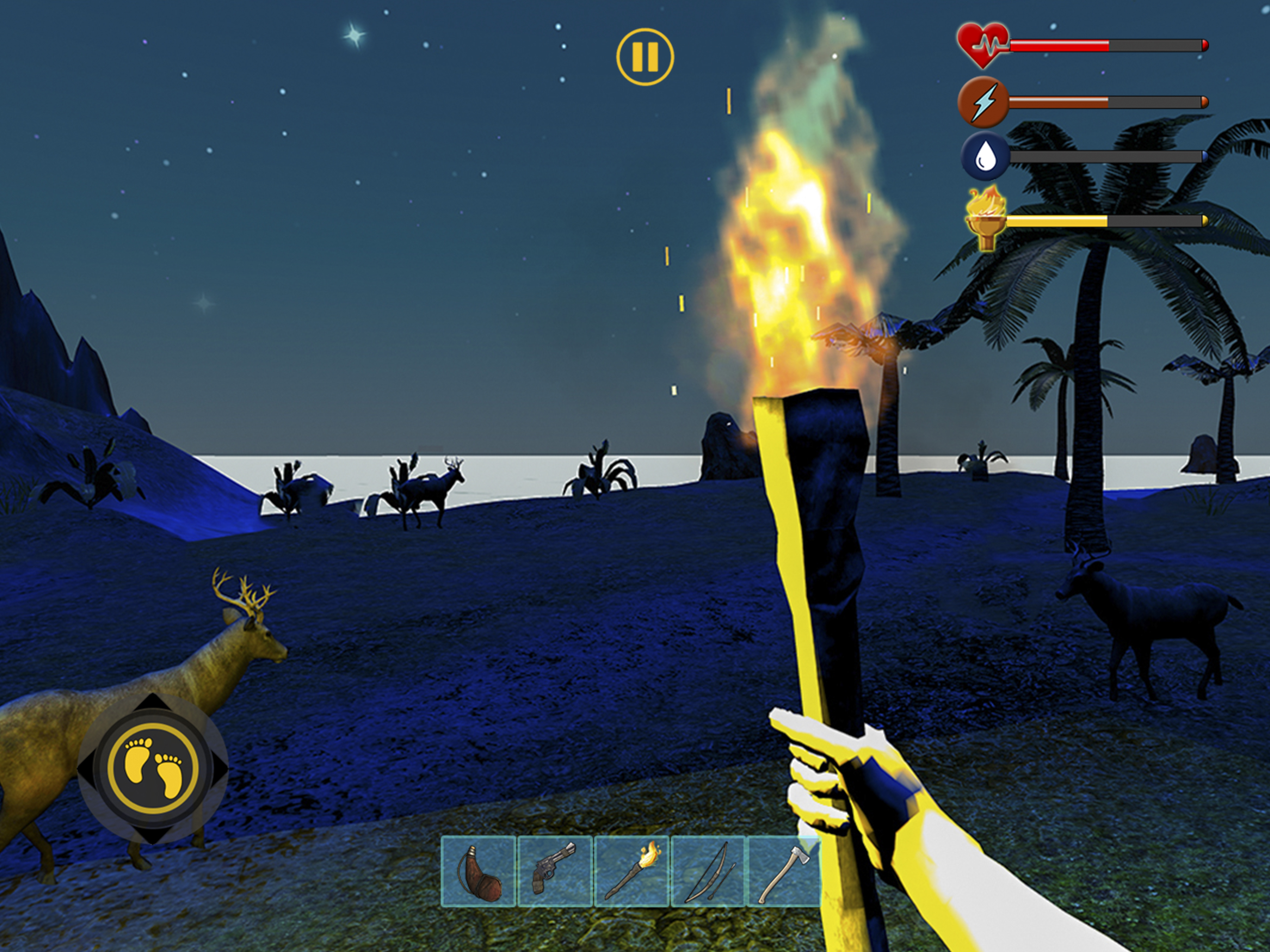Switch to the bow and arrow slot

coord(708,872)
